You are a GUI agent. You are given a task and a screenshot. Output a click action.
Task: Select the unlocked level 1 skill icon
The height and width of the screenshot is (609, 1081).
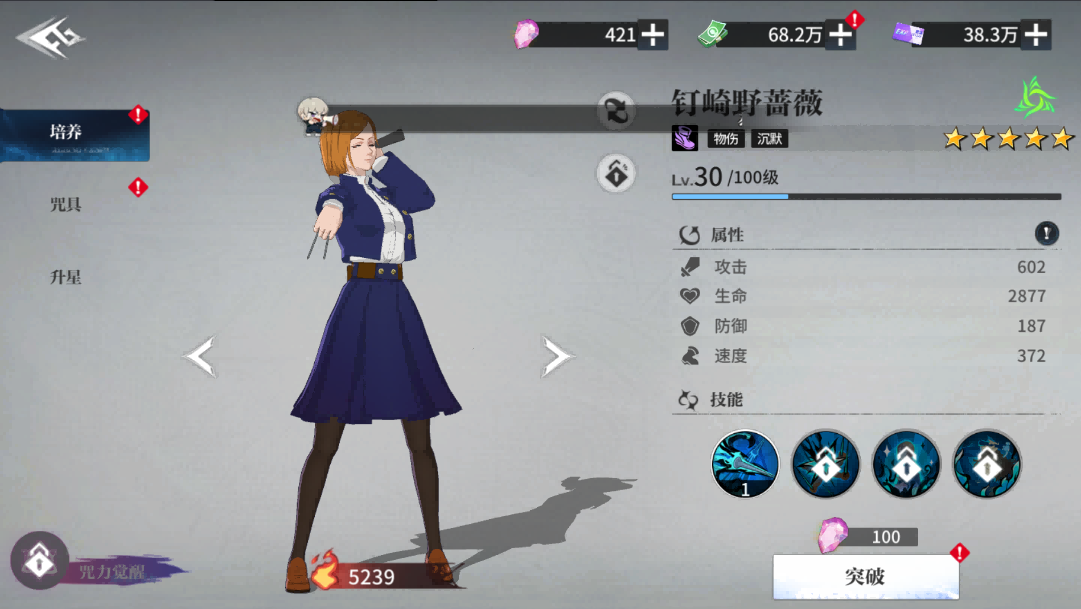point(745,464)
